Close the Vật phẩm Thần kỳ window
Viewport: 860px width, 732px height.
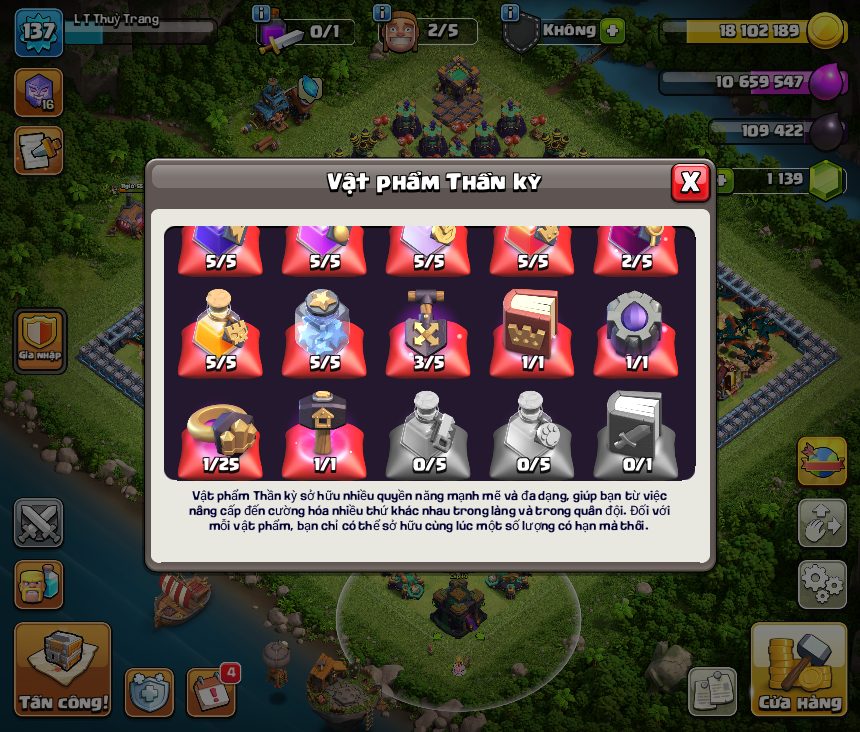pyautogui.click(x=690, y=182)
